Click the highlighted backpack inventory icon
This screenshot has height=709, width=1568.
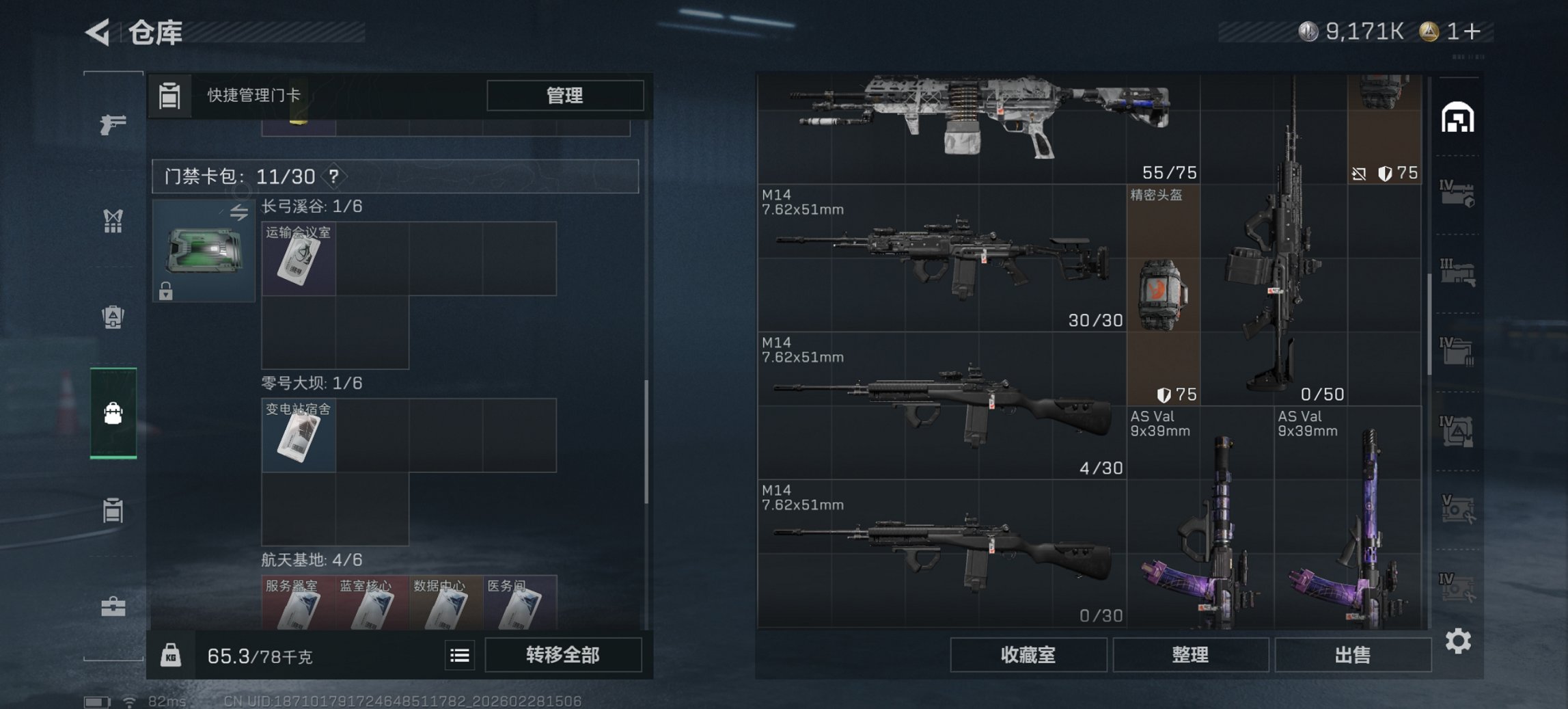(114, 414)
